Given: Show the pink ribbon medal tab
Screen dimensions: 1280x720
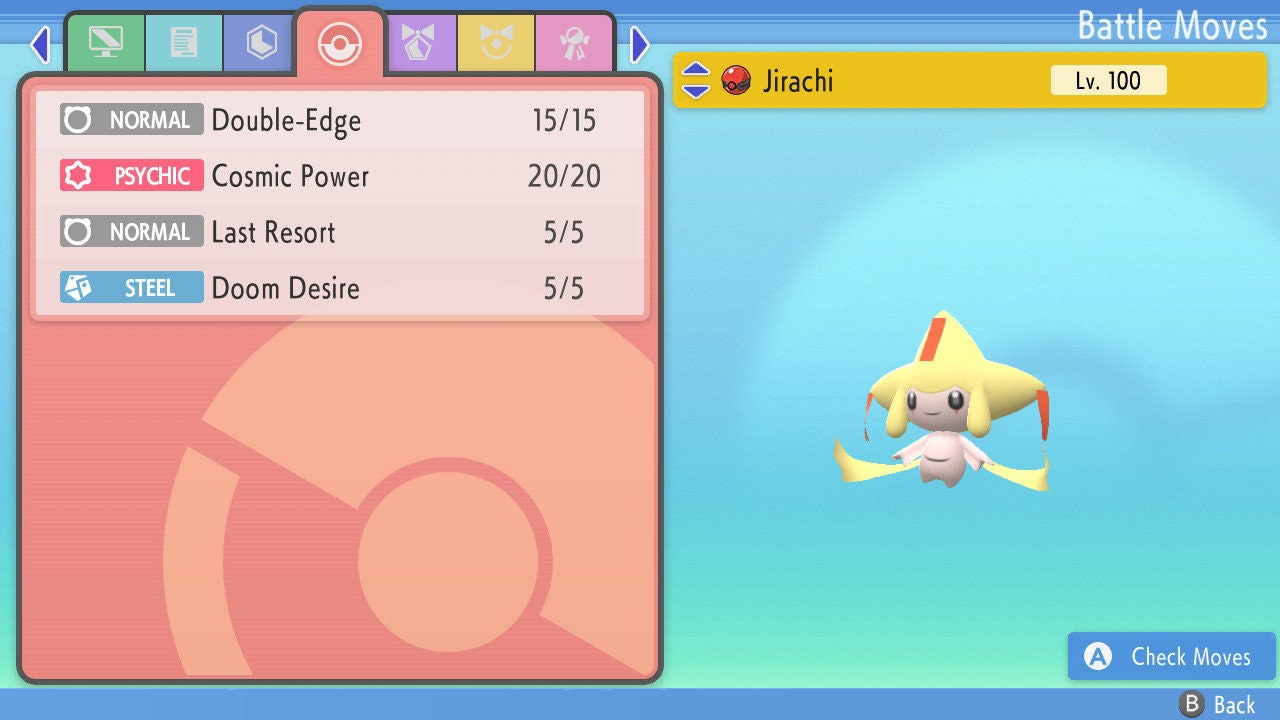Looking at the screenshot, I should tap(573, 43).
